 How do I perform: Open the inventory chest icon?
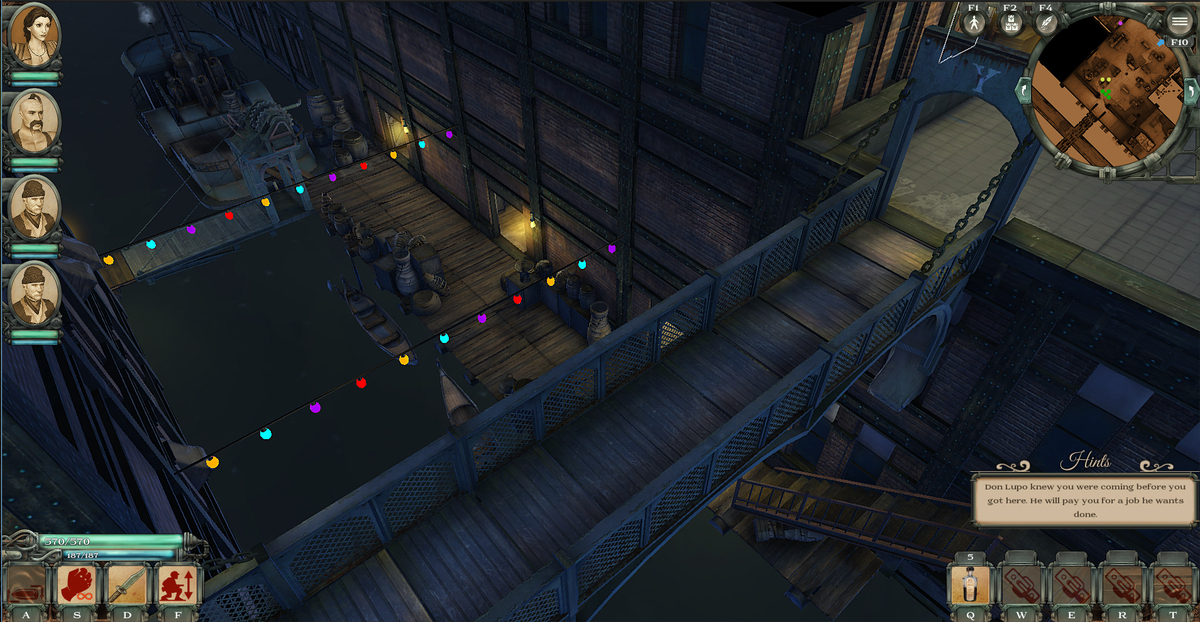coord(1010,24)
